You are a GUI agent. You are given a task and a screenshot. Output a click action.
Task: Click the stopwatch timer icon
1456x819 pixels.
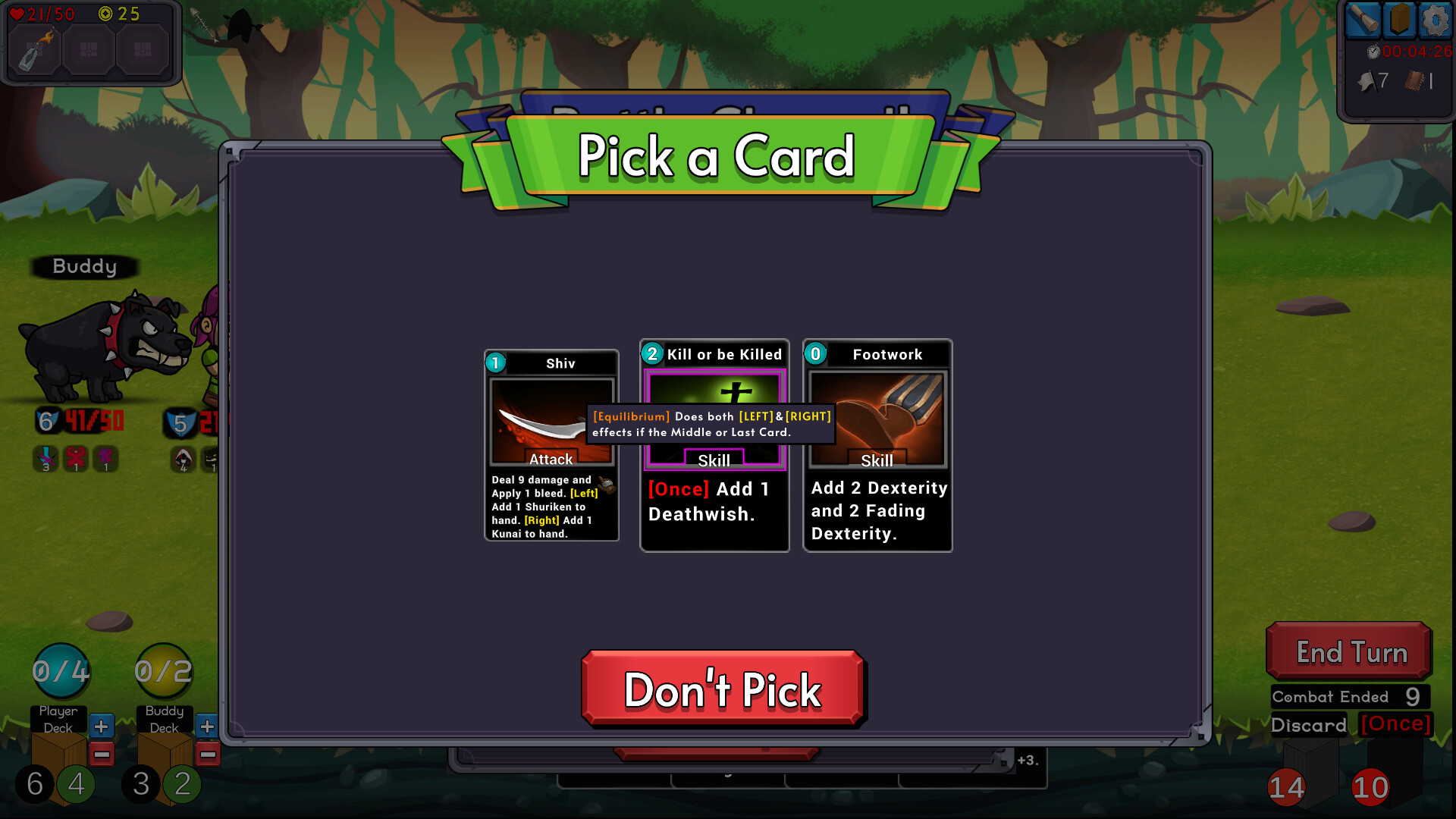click(1373, 53)
